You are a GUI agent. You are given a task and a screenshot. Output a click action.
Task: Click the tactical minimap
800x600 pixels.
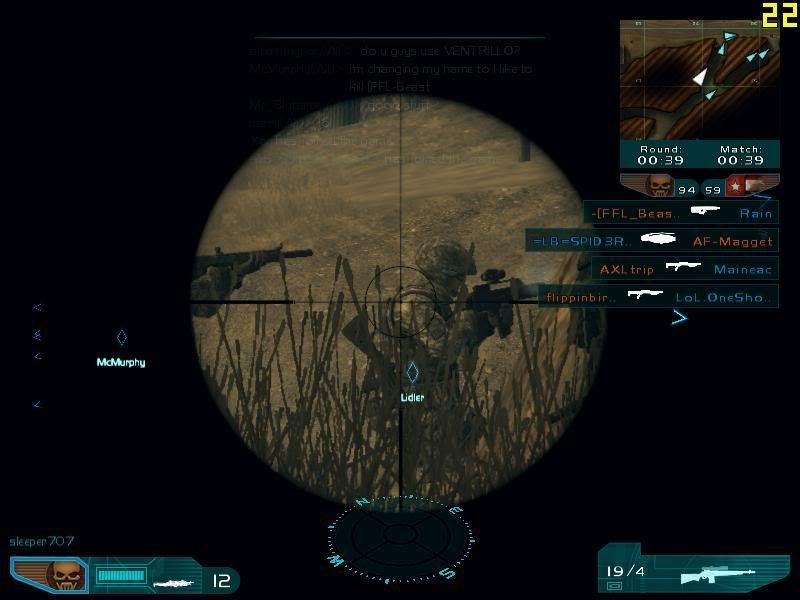tap(698, 80)
